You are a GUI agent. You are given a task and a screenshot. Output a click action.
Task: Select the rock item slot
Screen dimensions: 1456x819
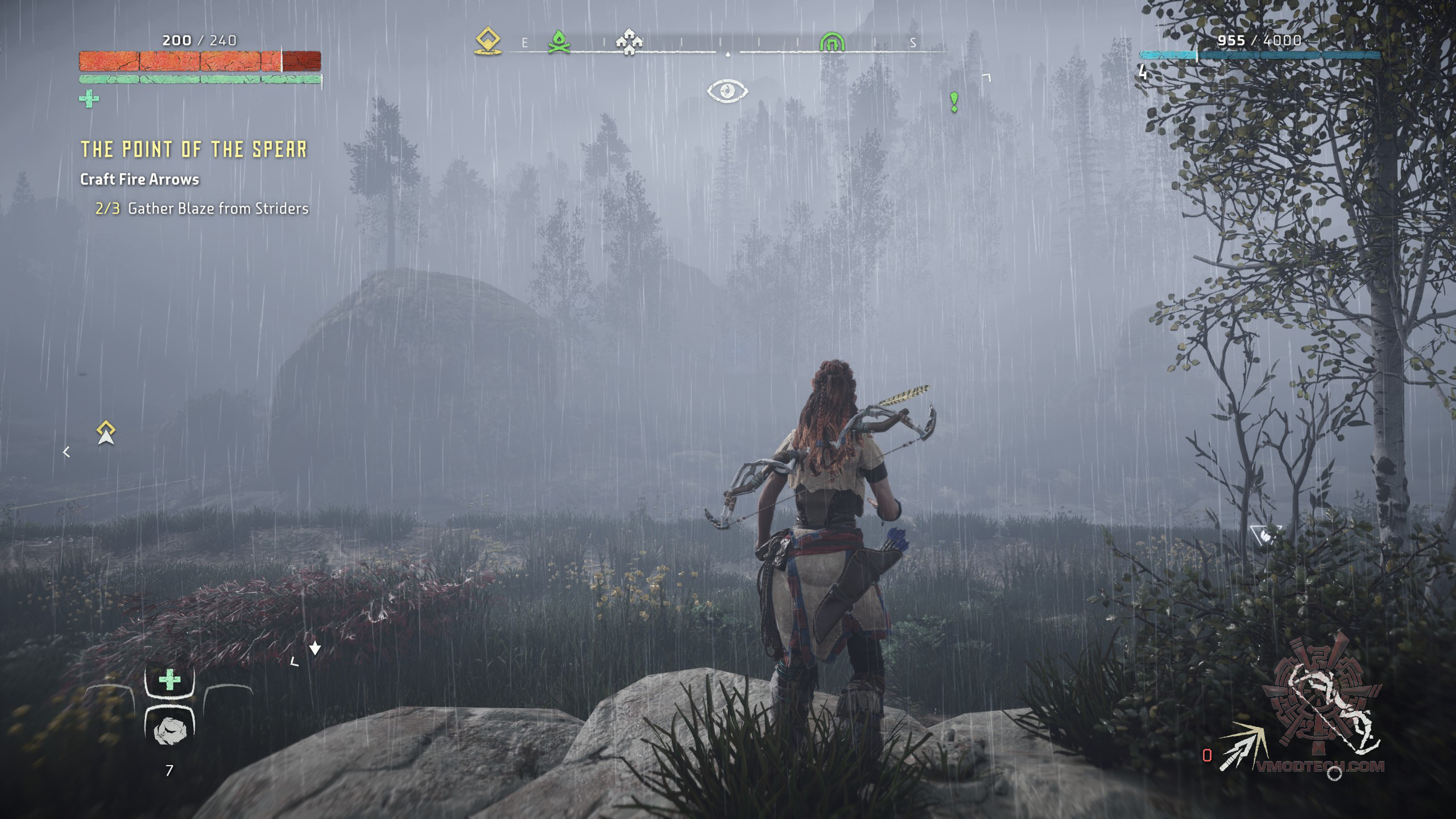pyautogui.click(x=169, y=730)
